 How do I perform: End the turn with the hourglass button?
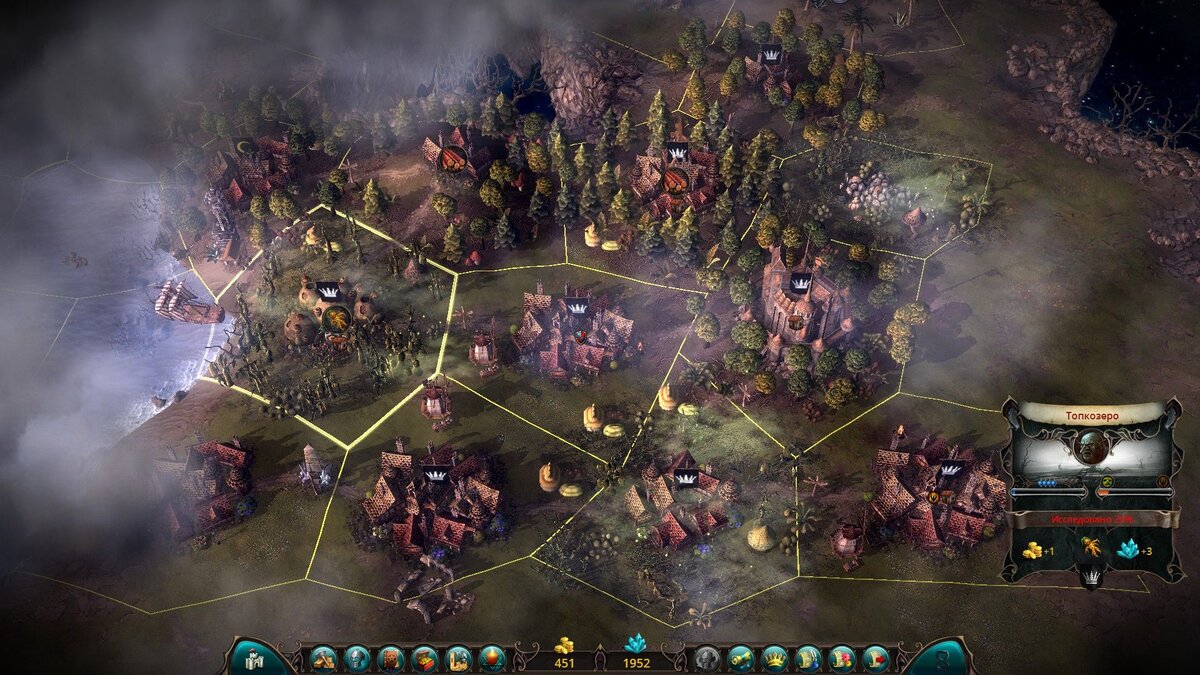[x=941, y=658]
